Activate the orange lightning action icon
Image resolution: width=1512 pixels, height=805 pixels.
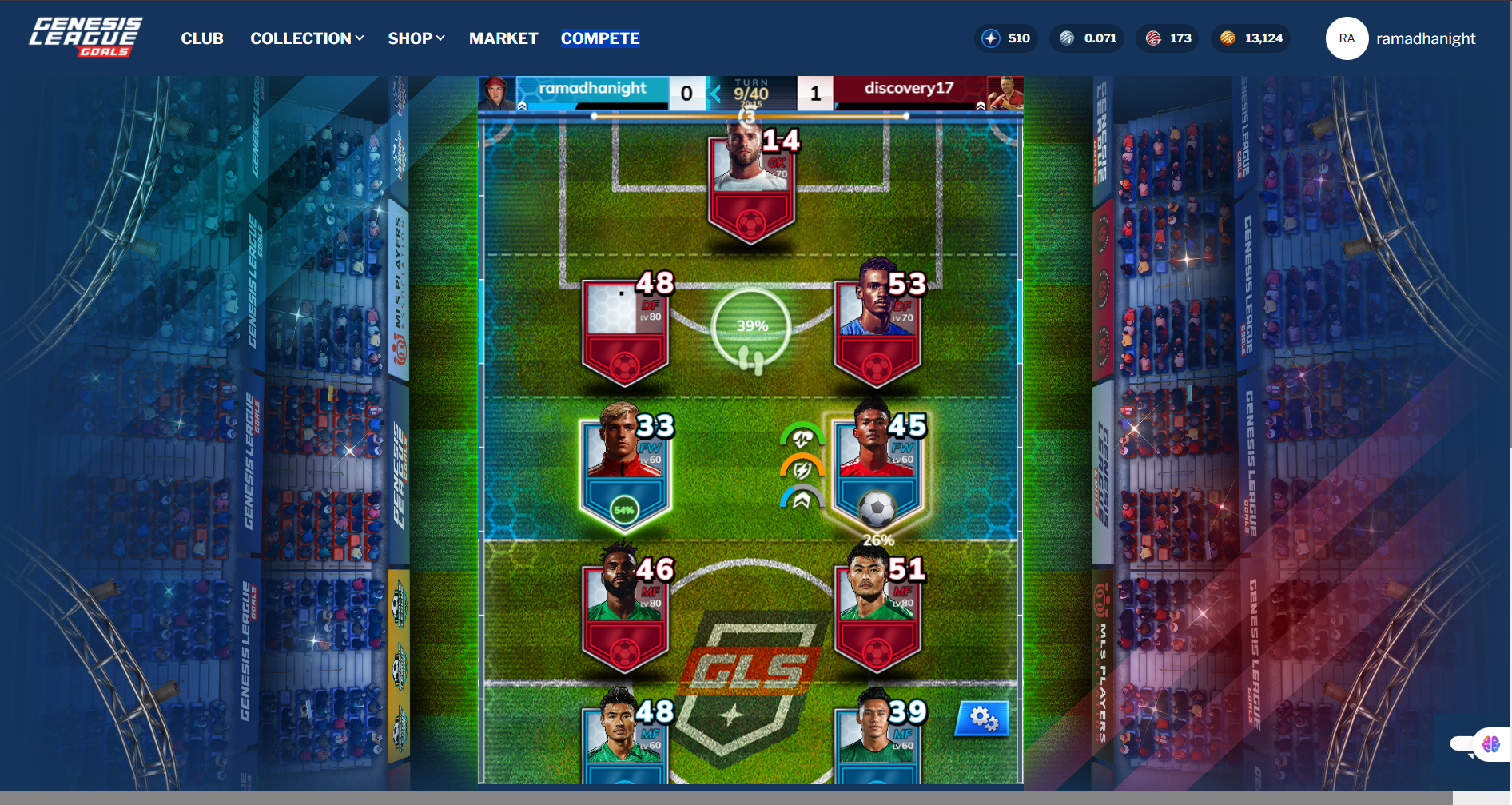click(x=802, y=469)
